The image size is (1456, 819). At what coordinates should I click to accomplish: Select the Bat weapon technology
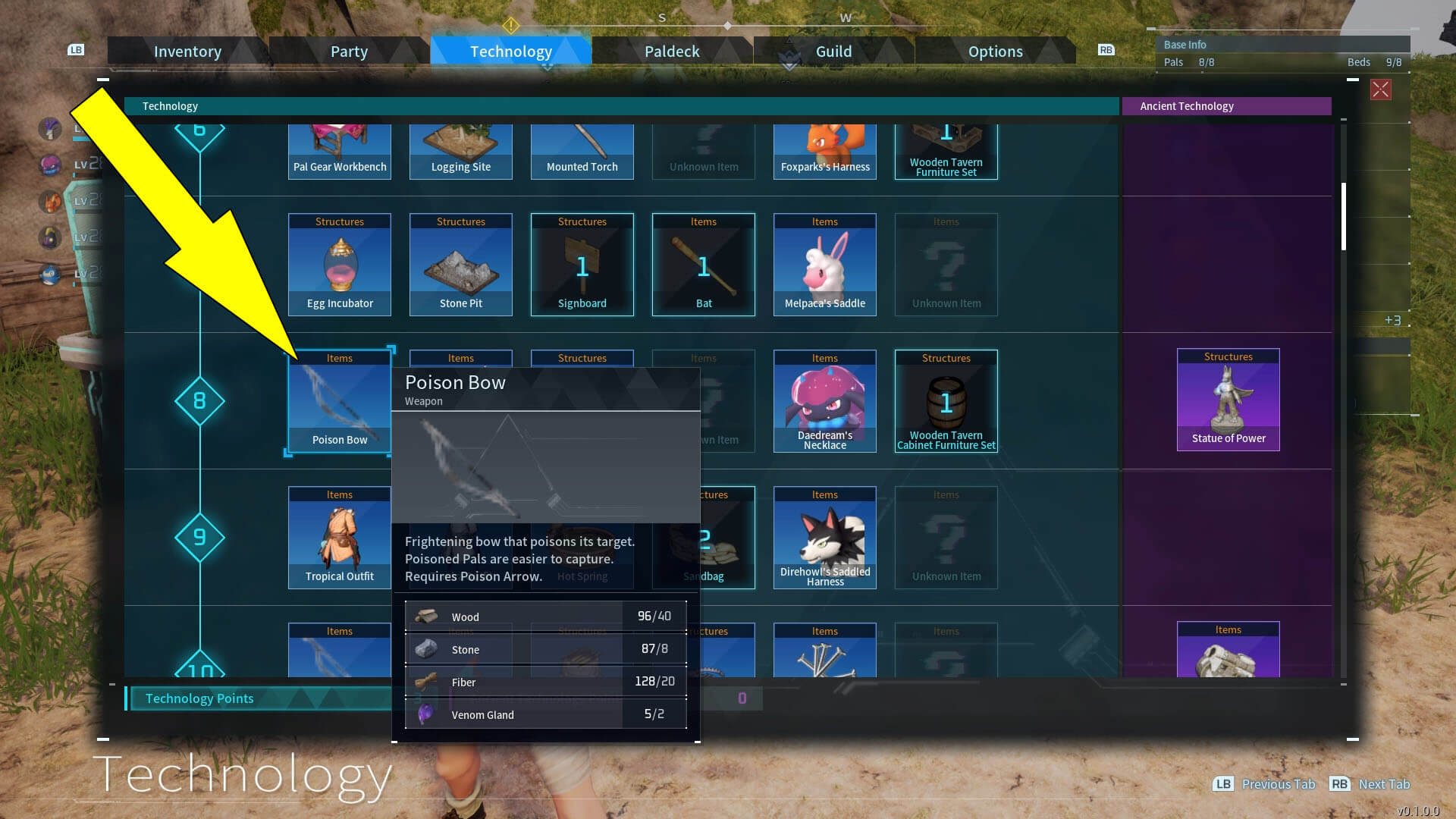pyautogui.click(x=703, y=264)
